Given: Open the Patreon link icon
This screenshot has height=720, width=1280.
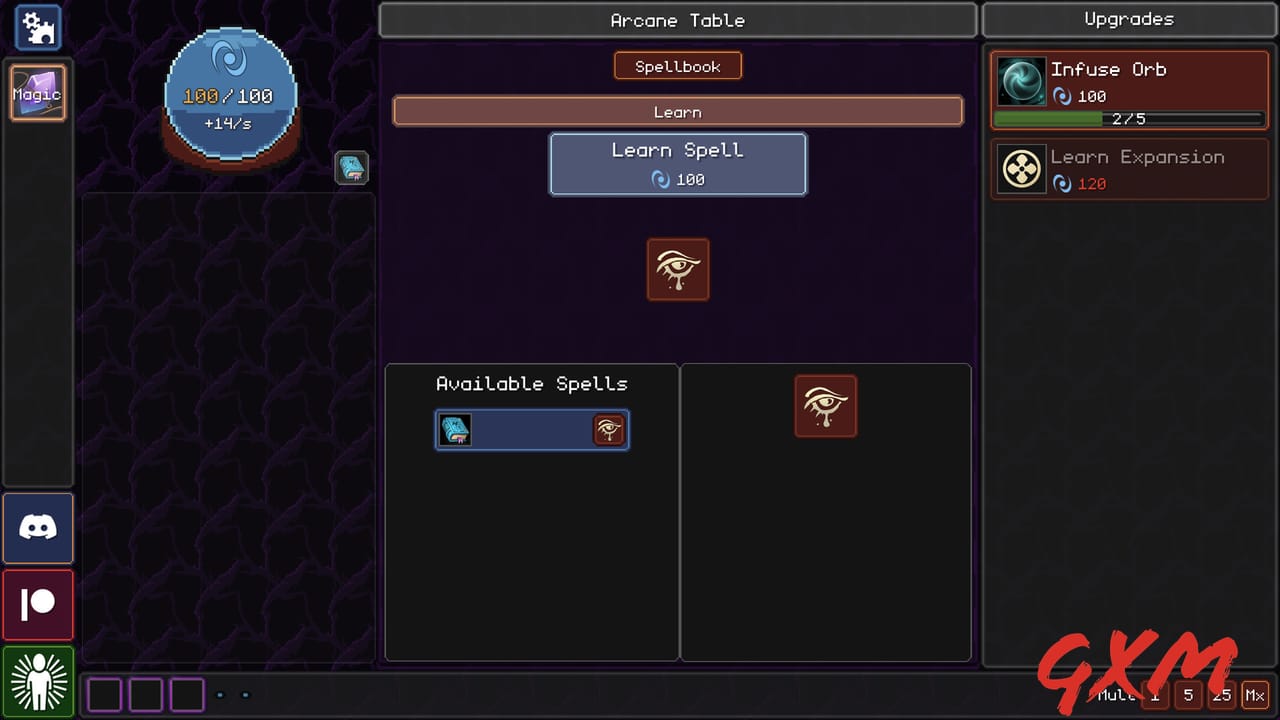Looking at the screenshot, I should point(38,604).
